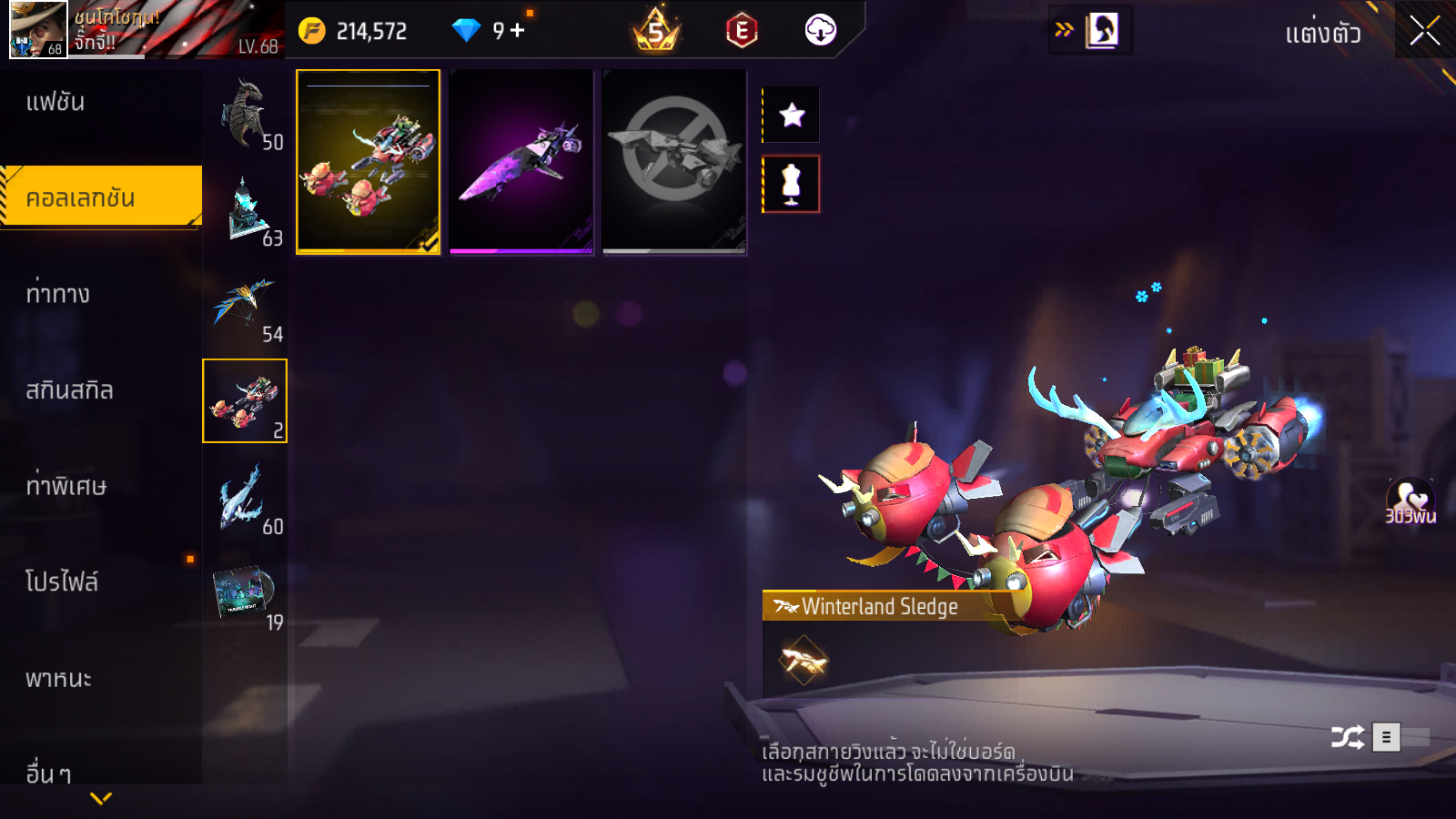The width and height of the screenshot is (1456, 819).
Task: Expand more categories with the down arrow
Action: point(101,798)
